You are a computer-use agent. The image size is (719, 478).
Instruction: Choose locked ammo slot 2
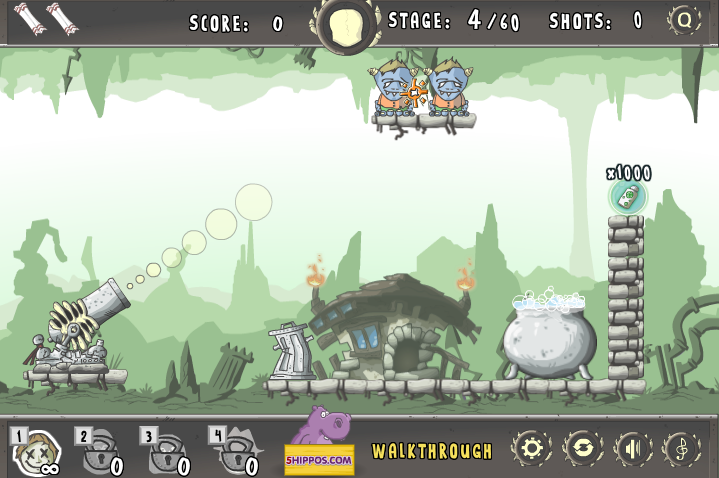[x=100, y=452]
